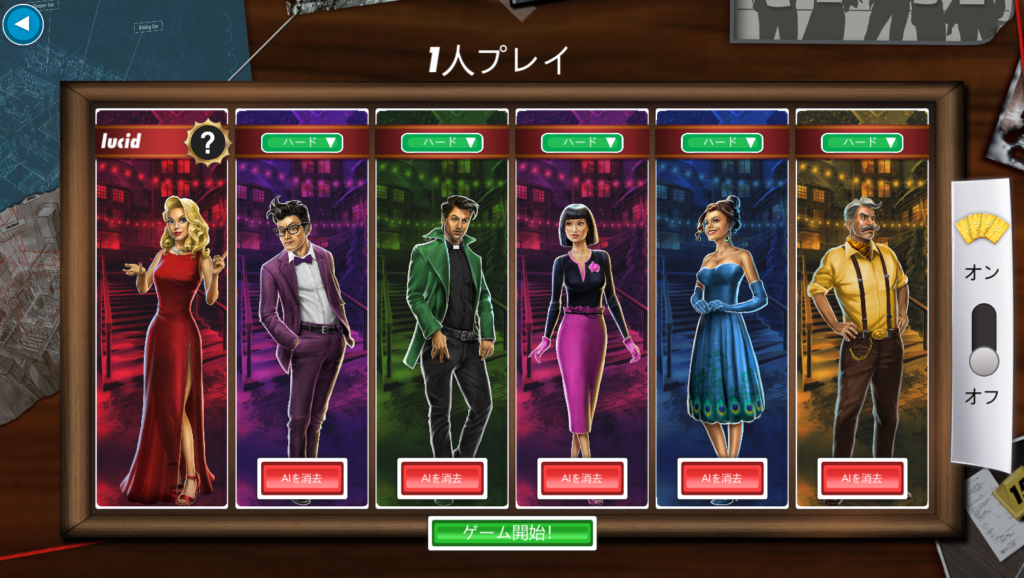Start the game with ゲーム開始! button
Image resolution: width=1024 pixels, height=578 pixels.
[x=511, y=533]
